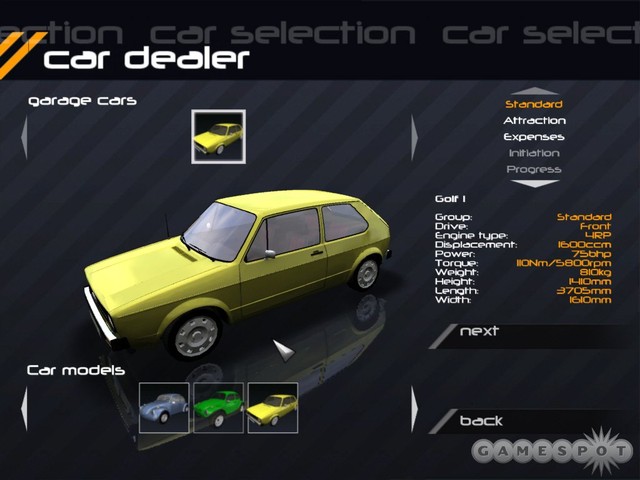
Task: Choose the green car model thumbnail
Action: click(218, 408)
